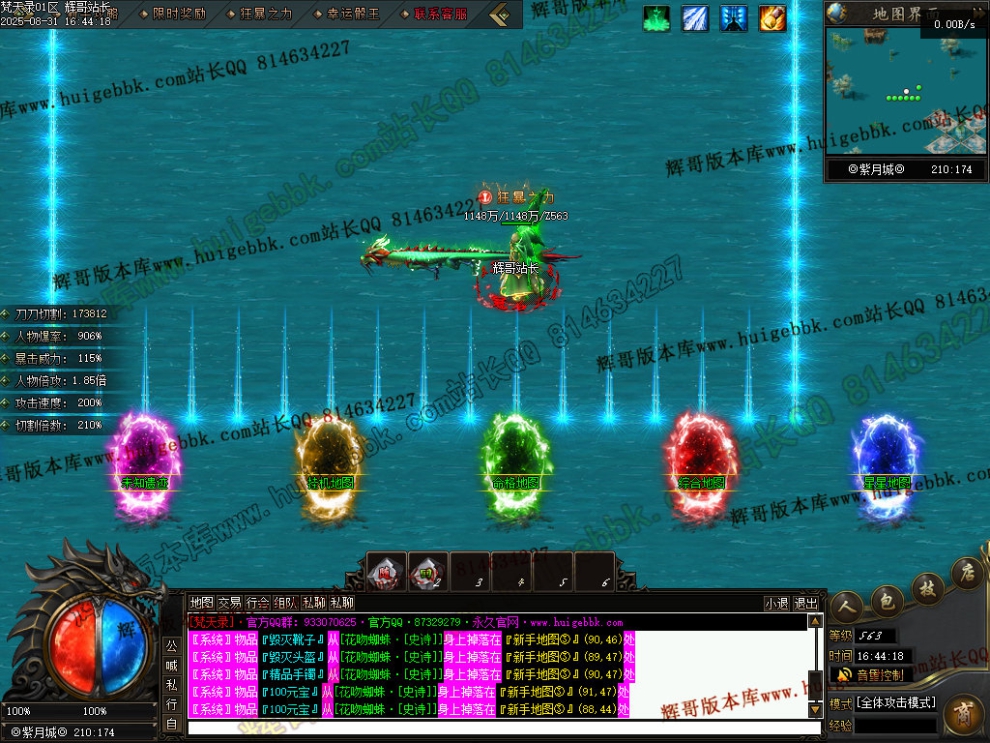Switch to the 交易 trade chat tab
Screen dimensions: 990x743
point(229,603)
